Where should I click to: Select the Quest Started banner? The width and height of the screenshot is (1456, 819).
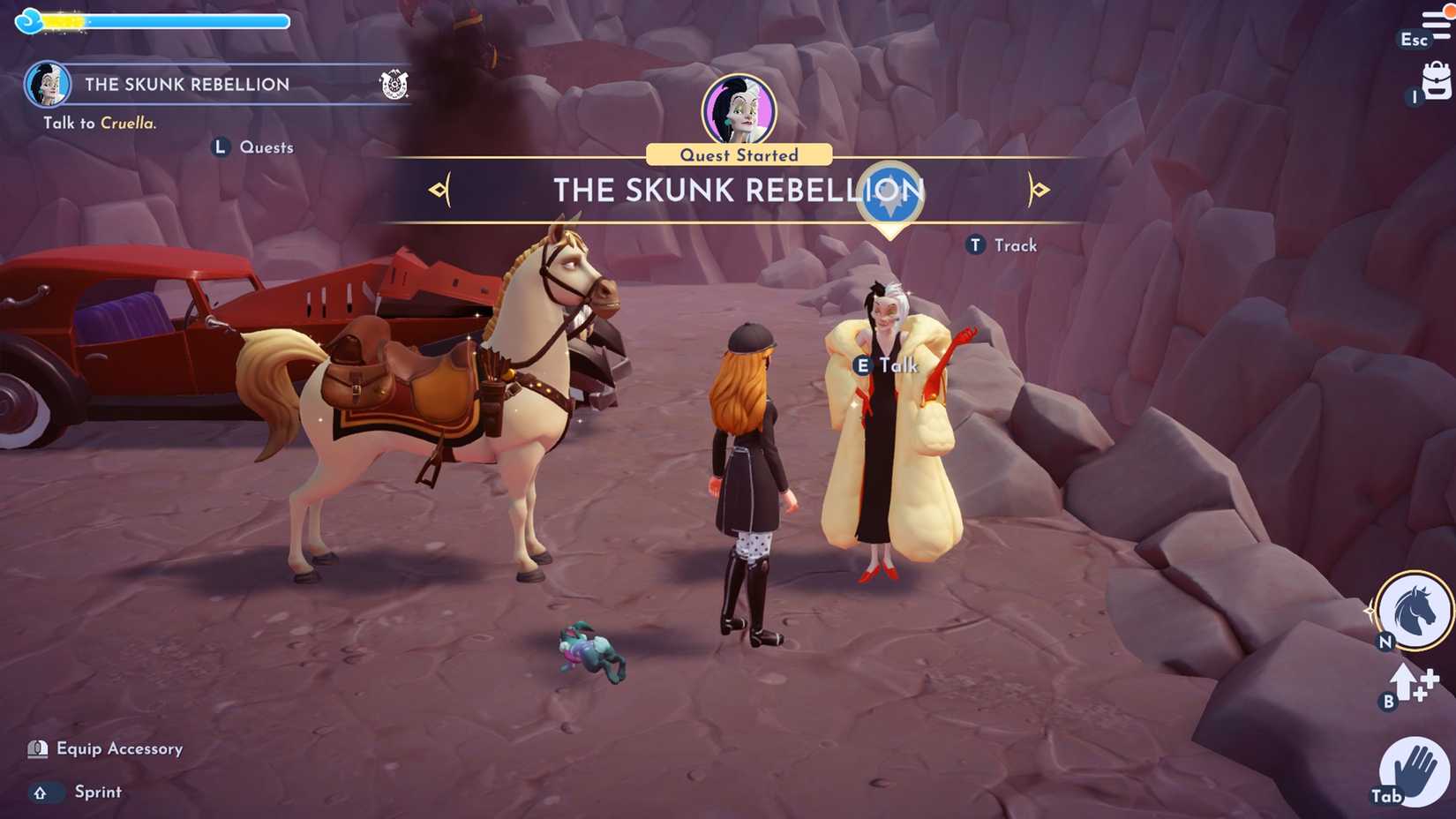click(x=739, y=154)
